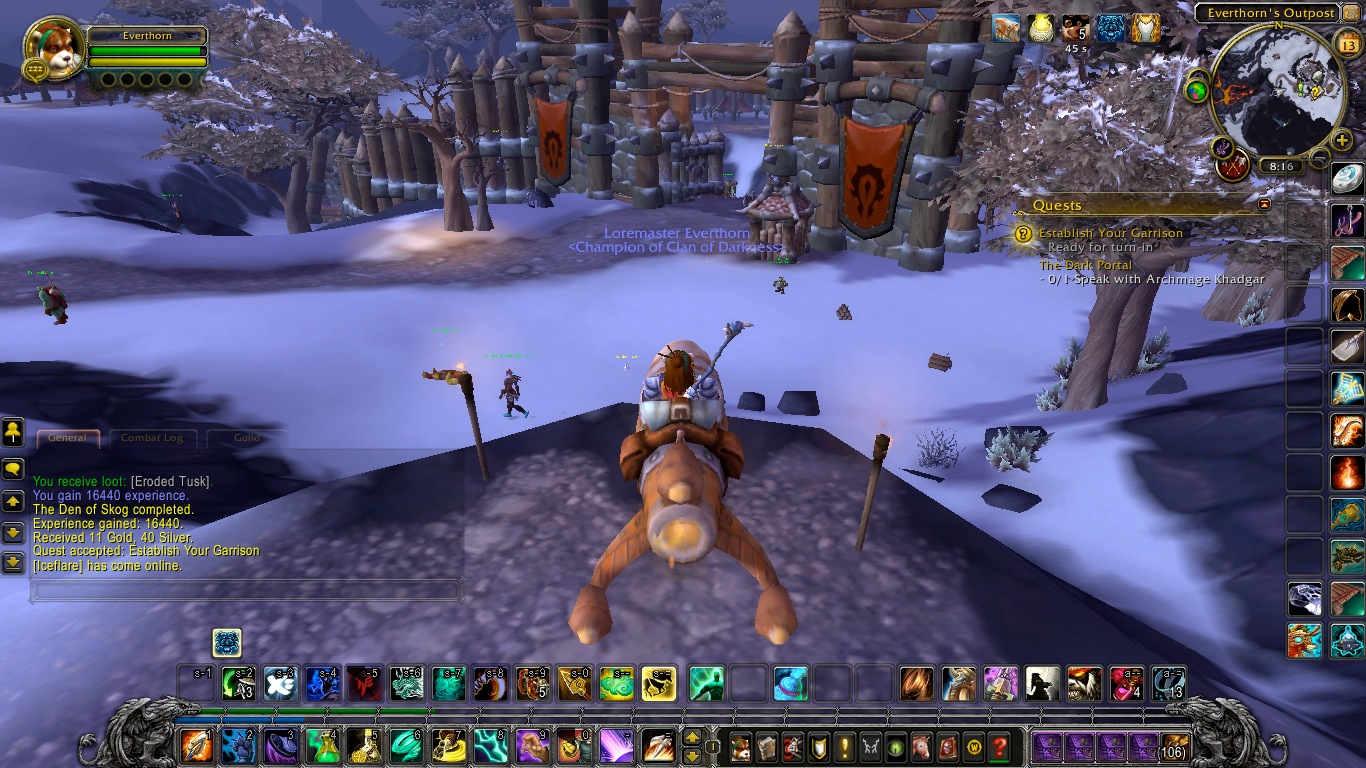Viewport: 1366px width, 768px height.
Task: Zoom in the minimap with the plus button
Action: [x=1342, y=140]
